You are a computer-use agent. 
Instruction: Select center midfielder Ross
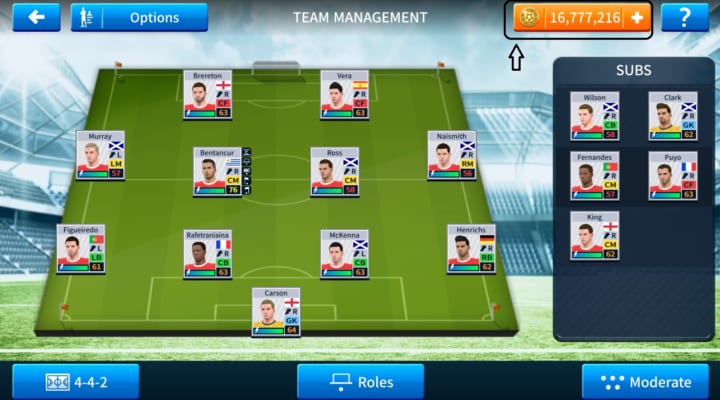(335, 172)
